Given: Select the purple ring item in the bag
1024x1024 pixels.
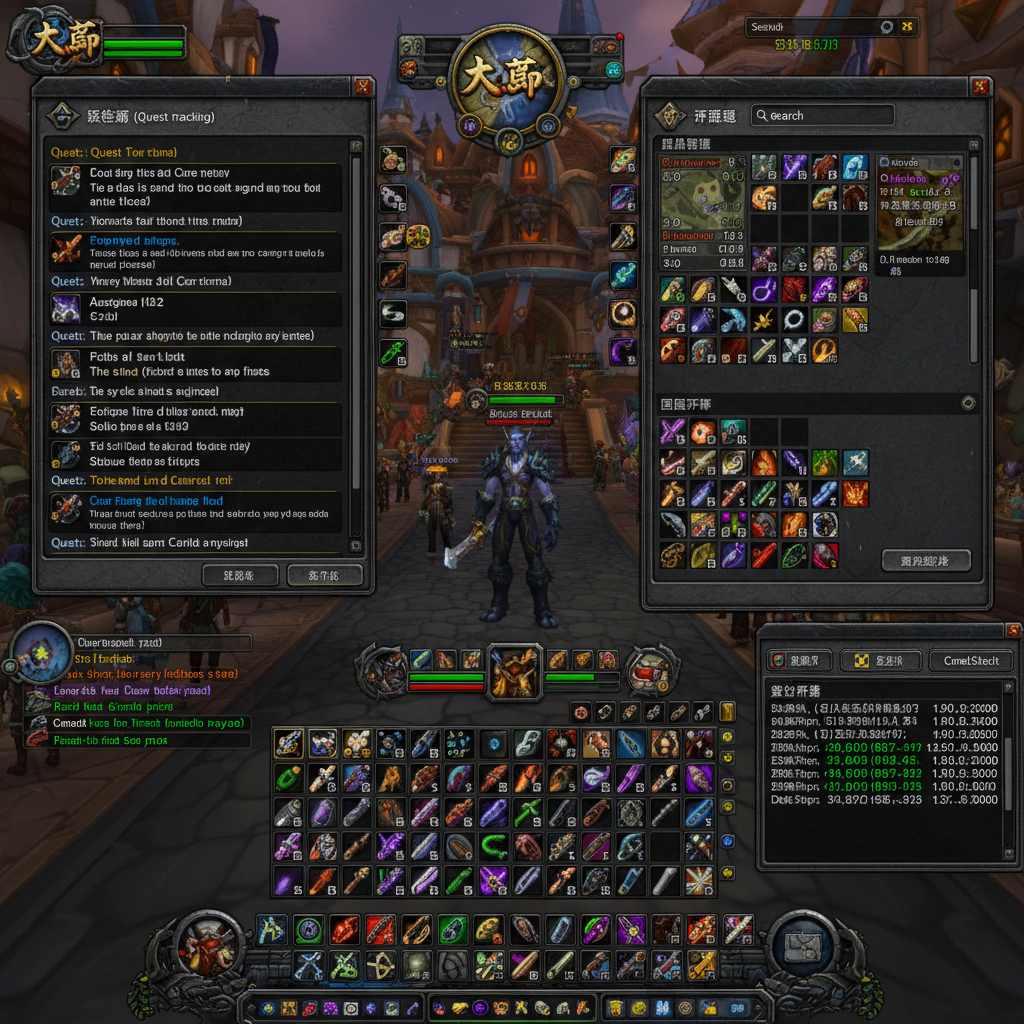Looking at the screenshot, I should coord(763,290).
